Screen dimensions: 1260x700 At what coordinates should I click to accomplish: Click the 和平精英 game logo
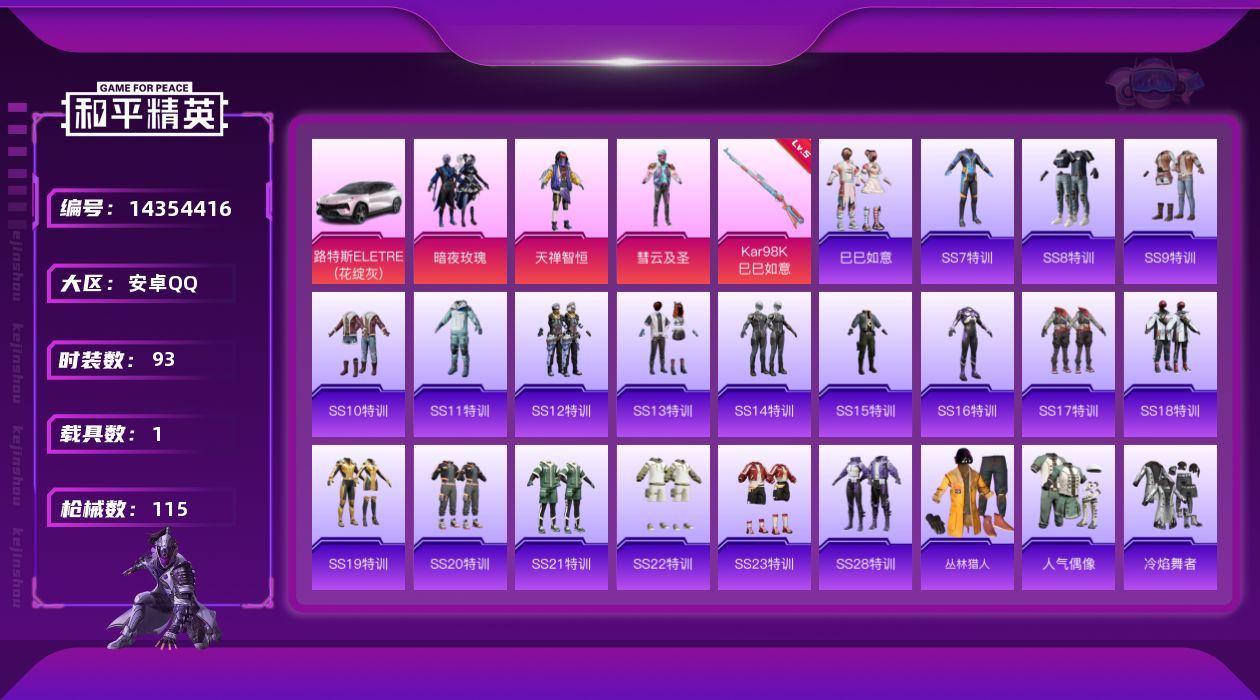point(145,110)
